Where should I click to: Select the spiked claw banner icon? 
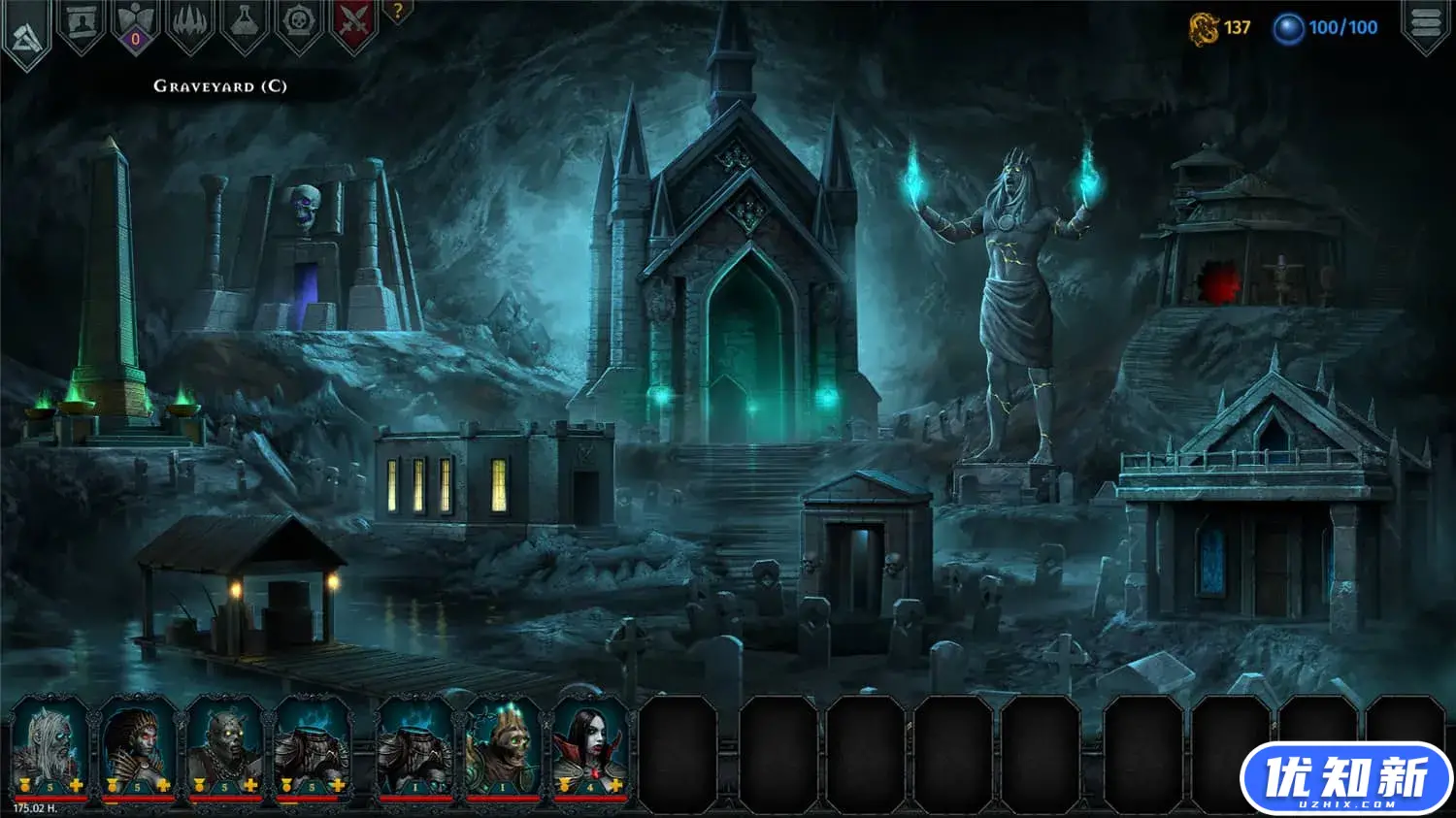coord(190,23)
